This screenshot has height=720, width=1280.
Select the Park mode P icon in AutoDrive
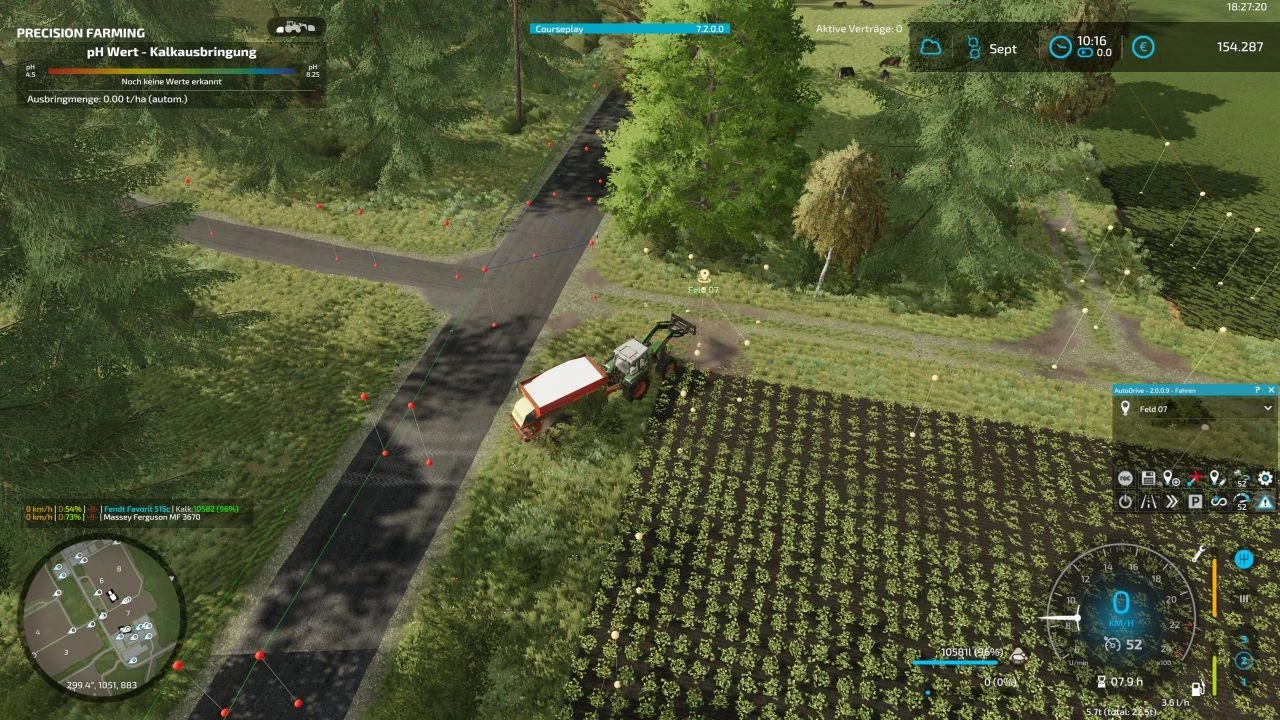tap(1196, 501)
